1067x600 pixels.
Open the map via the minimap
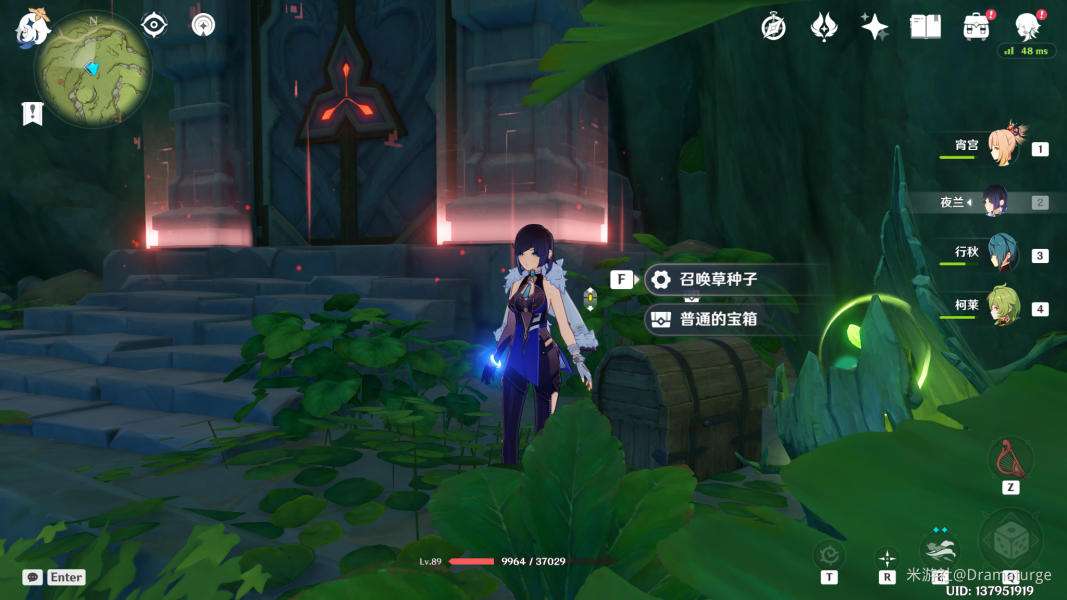tap(93, 69)
